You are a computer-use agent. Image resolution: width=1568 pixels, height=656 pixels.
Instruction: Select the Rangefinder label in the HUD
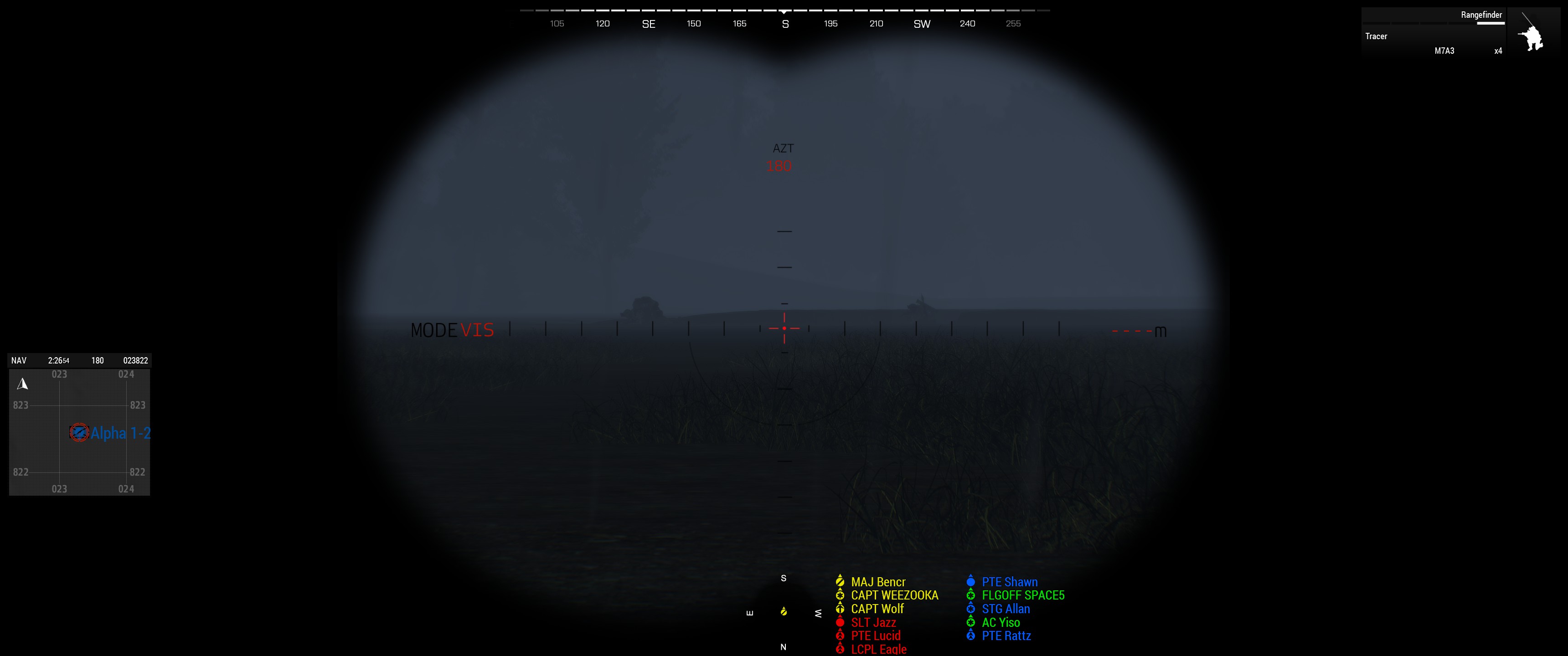click(x=1480, y=15)
